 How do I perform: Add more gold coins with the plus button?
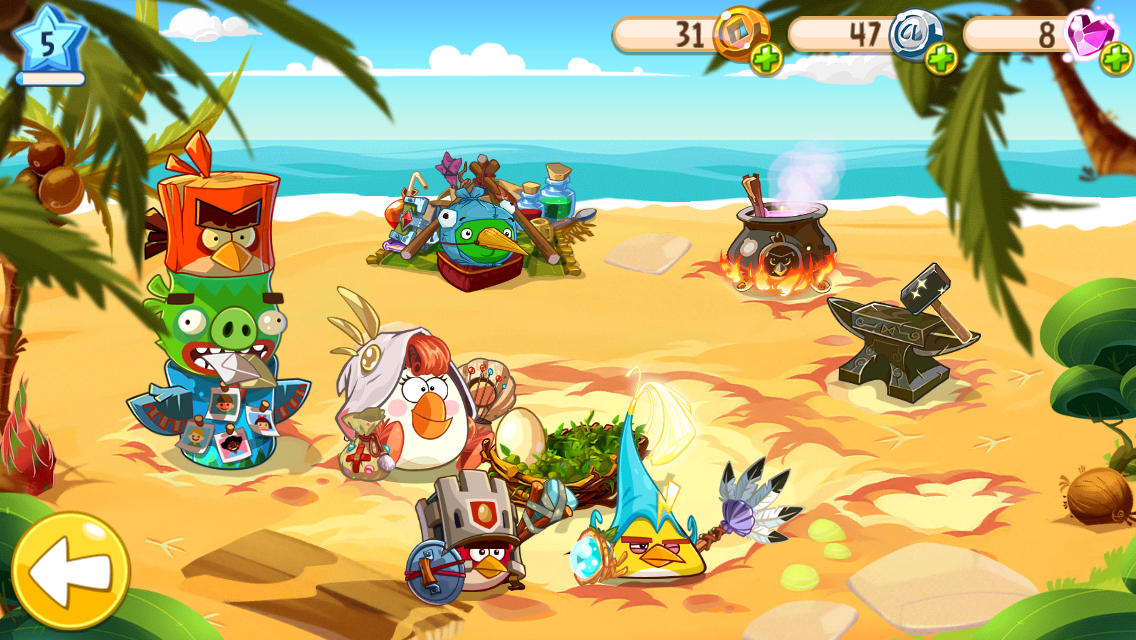(x=767, y=59)
